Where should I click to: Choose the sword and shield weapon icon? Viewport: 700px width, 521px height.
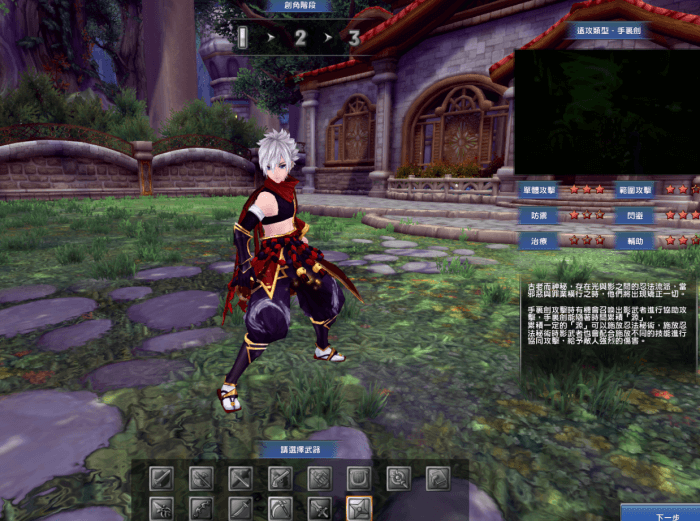pyautogui.click(x=162, y=478)
